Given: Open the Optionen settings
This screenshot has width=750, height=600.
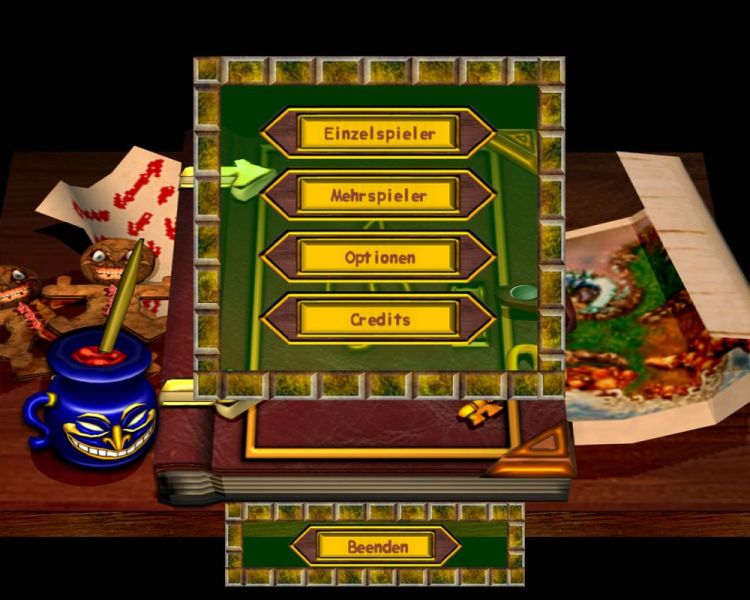Looking at the screenshot, I should click(378, 257).
